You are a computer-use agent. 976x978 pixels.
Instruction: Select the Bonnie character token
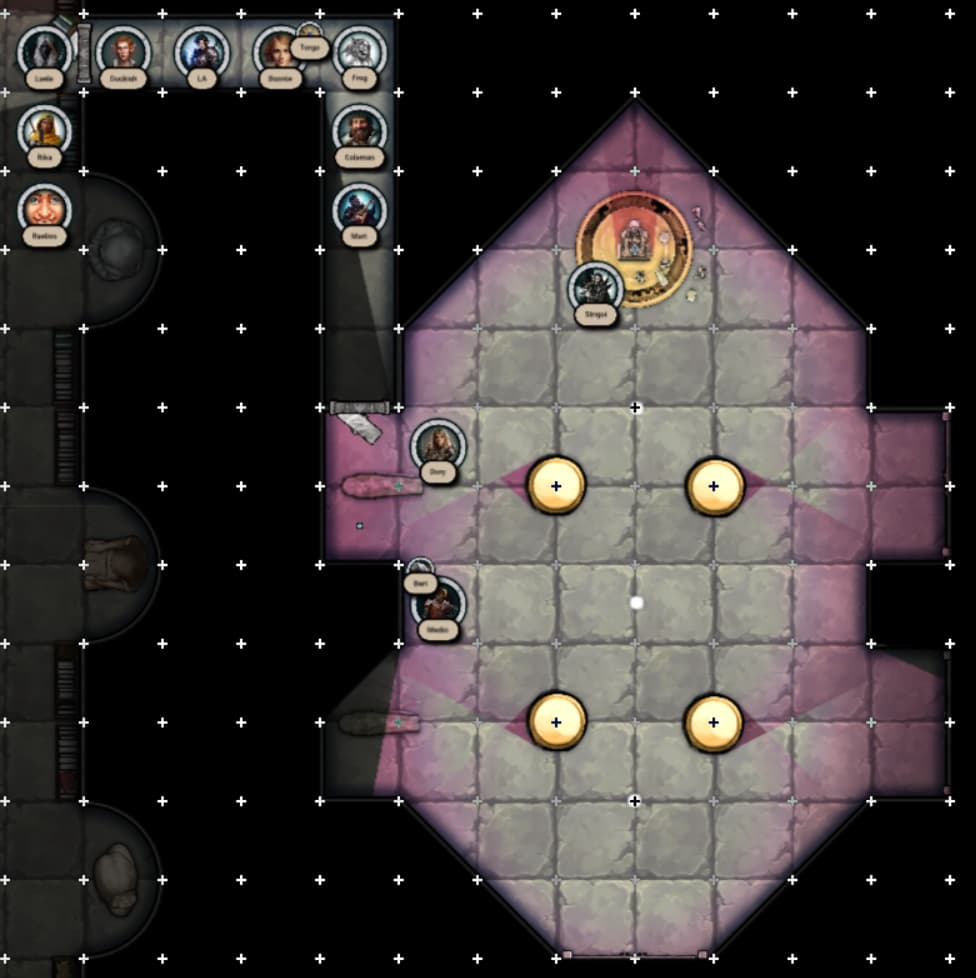(x=277, y=52)
